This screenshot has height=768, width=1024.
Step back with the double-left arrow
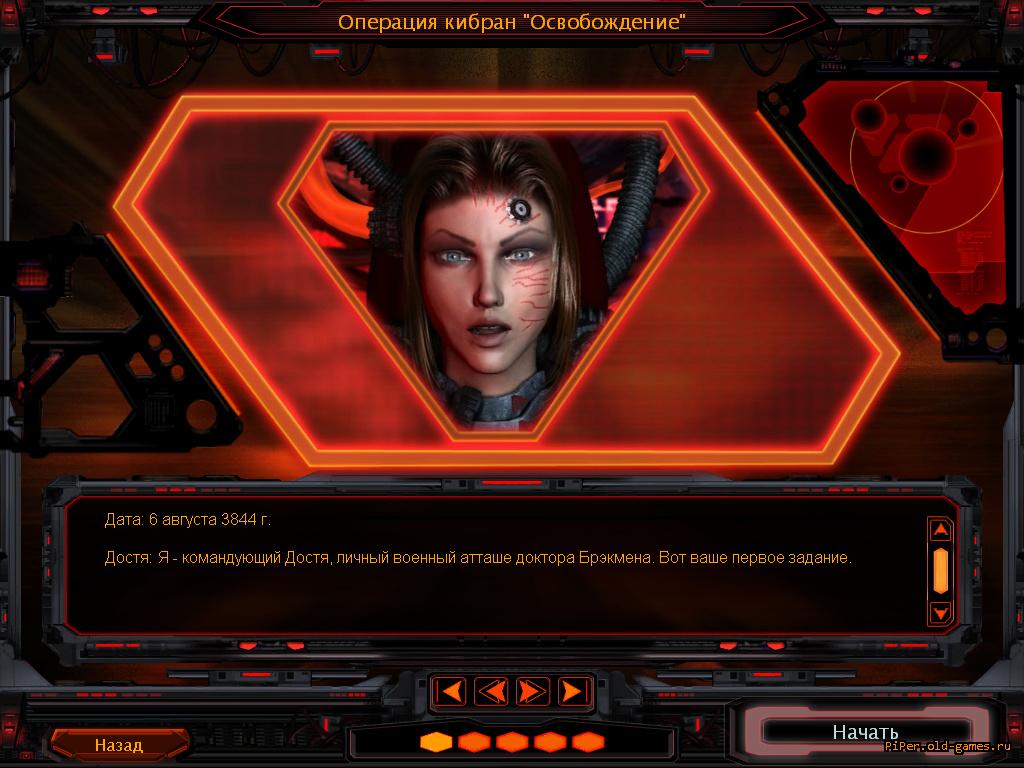click(x=491, y=691)
